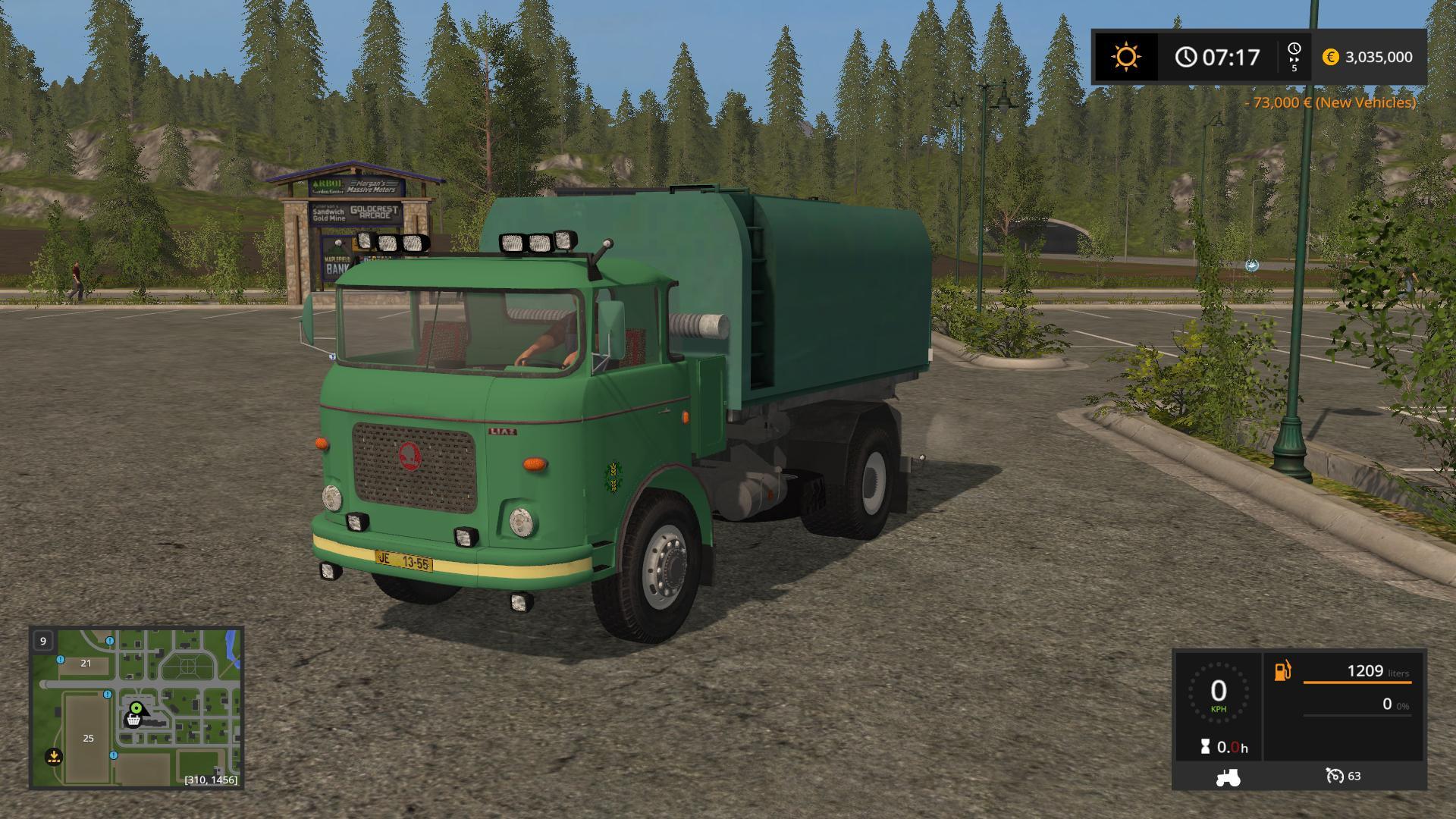Select the shop basket marker on minimap
The height and width of the screenshot is (819, 1456).
pyautogui.click(x=133, y=720)
